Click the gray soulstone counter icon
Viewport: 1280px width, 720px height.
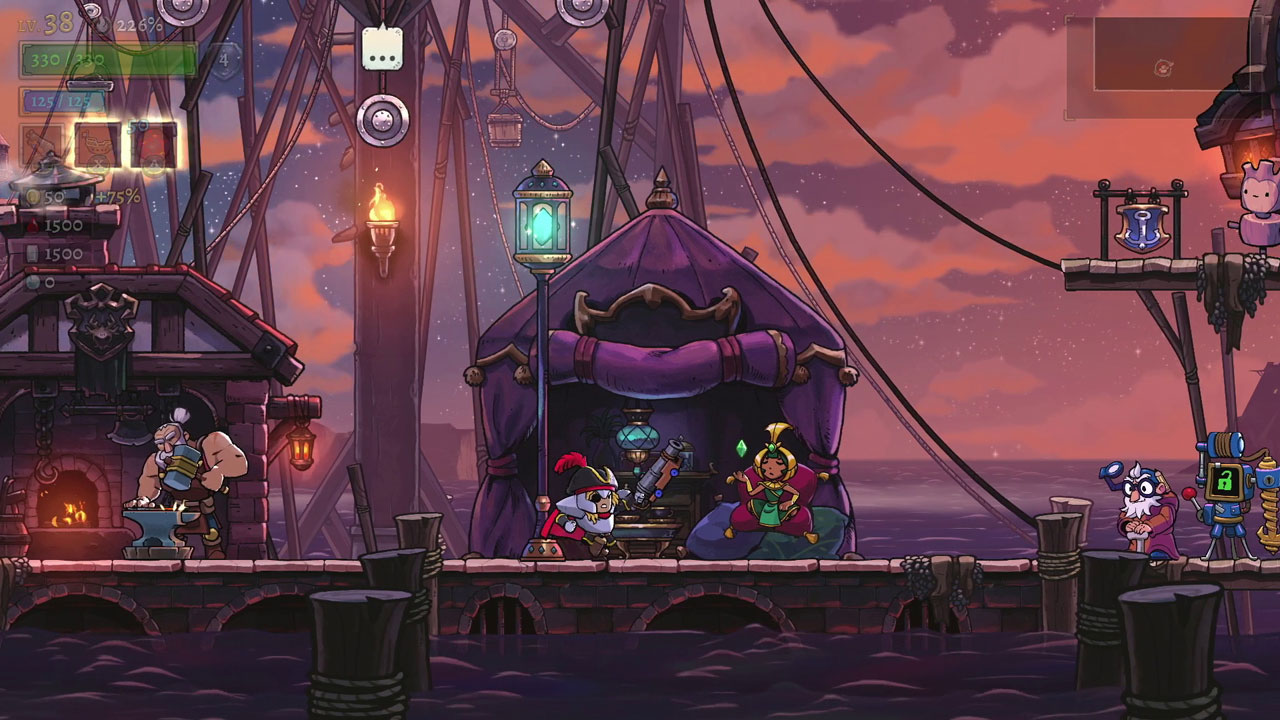coord(33,281)
